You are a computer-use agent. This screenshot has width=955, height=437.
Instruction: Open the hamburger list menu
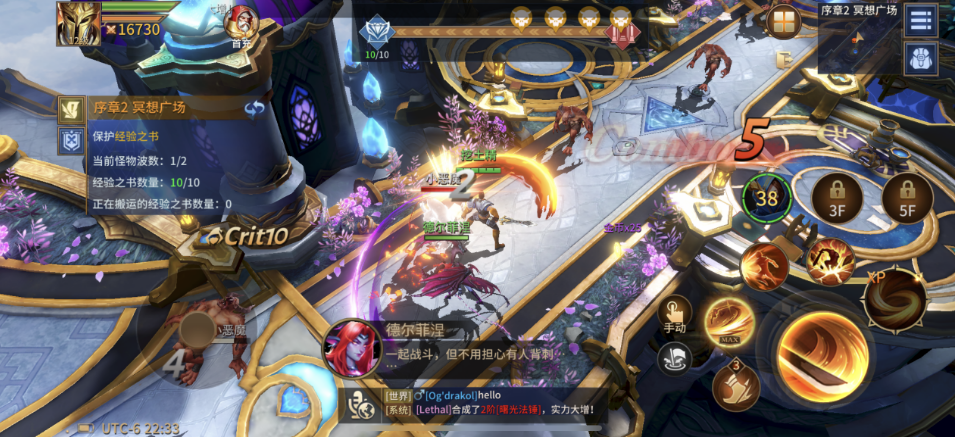(921, 20)
